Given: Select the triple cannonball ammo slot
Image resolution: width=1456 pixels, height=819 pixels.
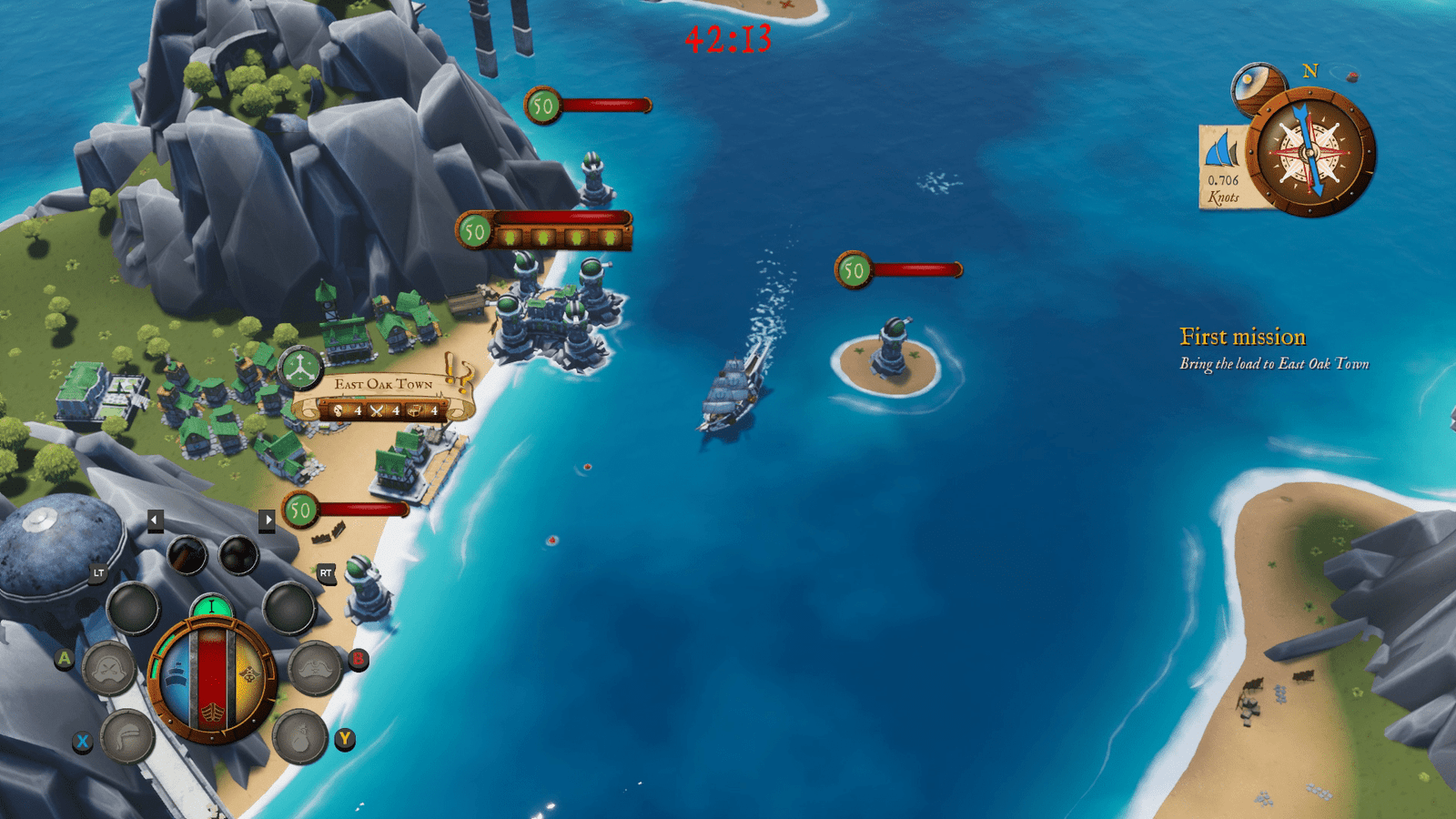Looking at the screenshot, I should [x=239, y=554].
